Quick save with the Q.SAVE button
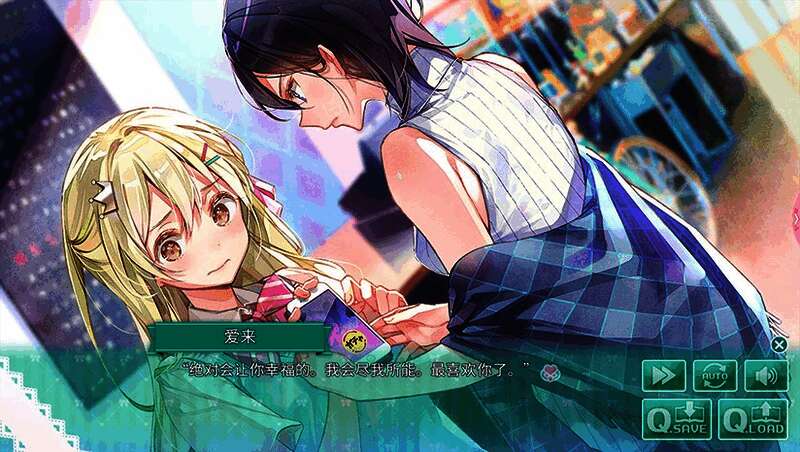Screen dimensions: 800x452 pos(677,420)
